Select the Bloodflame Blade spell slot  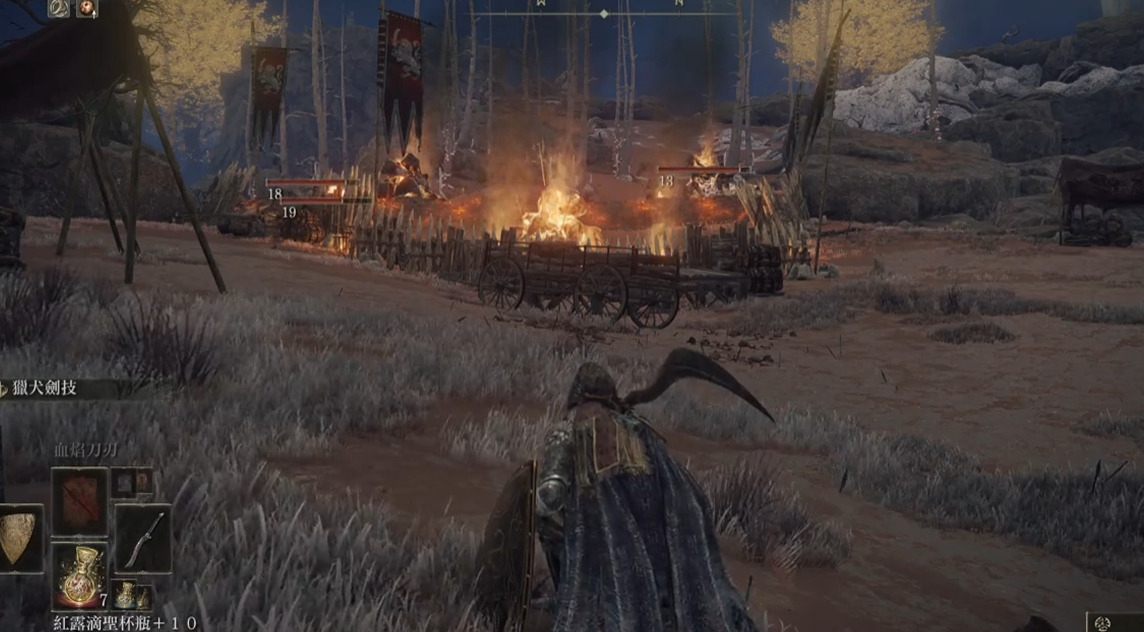click(79, 500)
